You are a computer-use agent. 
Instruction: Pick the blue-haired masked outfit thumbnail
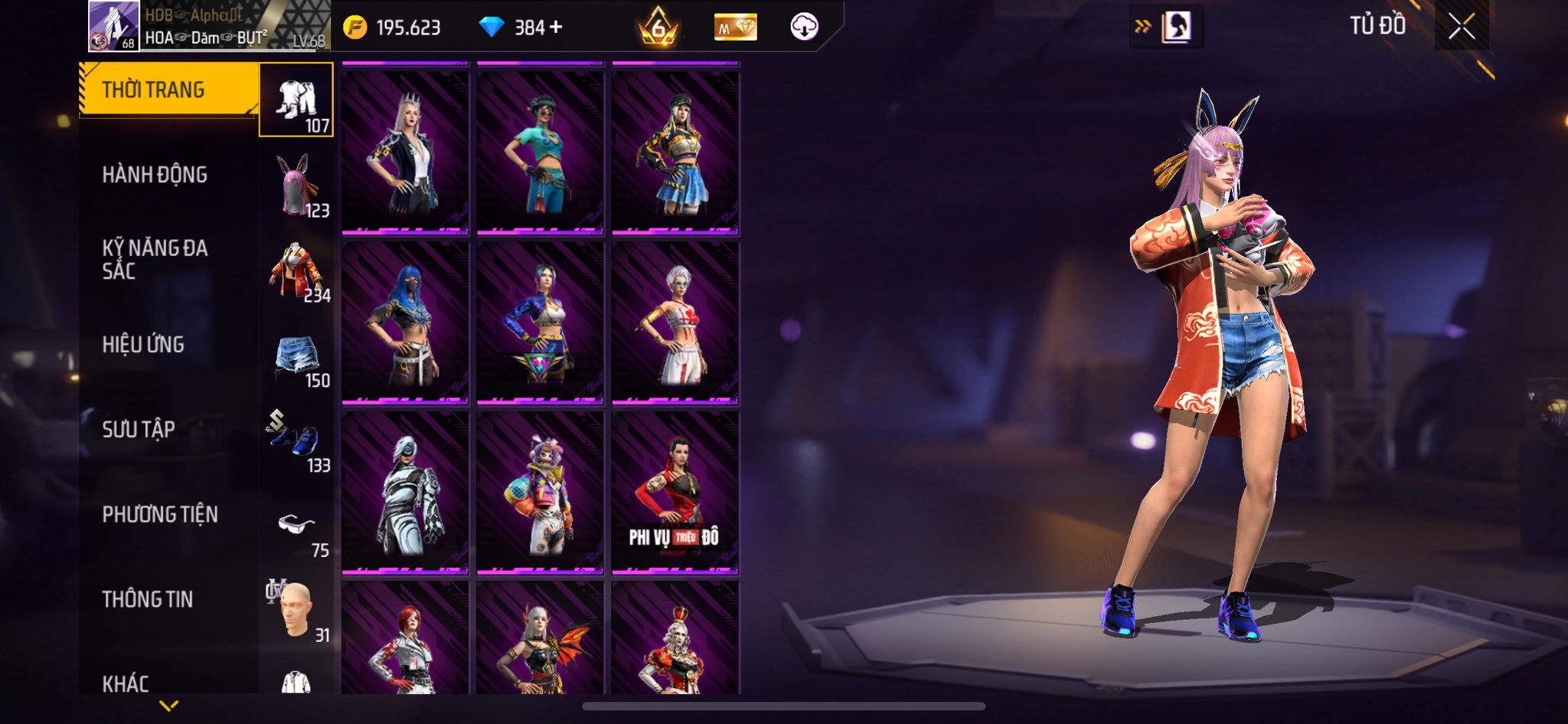pos(405,323)
